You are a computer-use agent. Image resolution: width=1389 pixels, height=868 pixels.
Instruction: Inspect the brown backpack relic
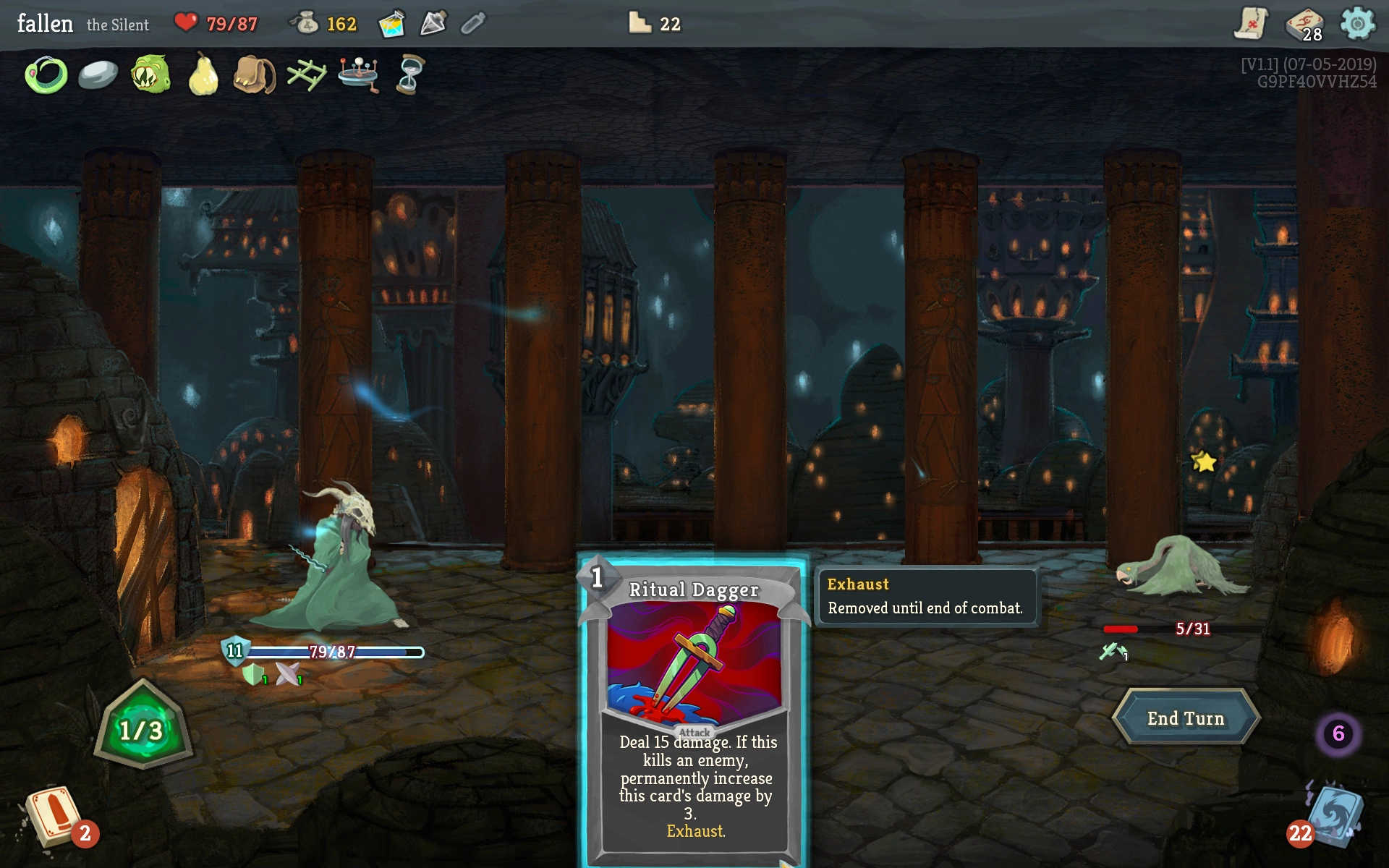coord(255,75)
